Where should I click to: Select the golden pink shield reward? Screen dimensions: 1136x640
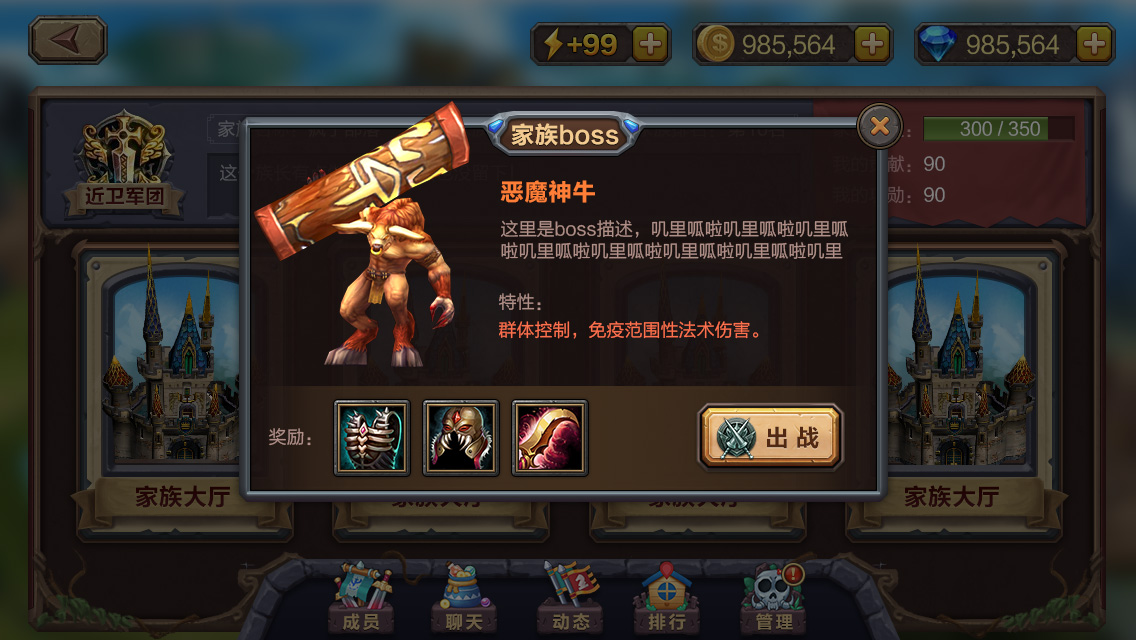550,437
